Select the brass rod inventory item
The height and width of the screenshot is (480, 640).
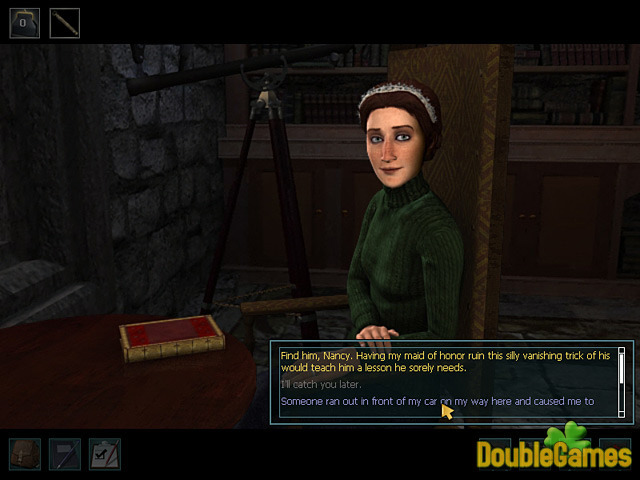point(65,23)
